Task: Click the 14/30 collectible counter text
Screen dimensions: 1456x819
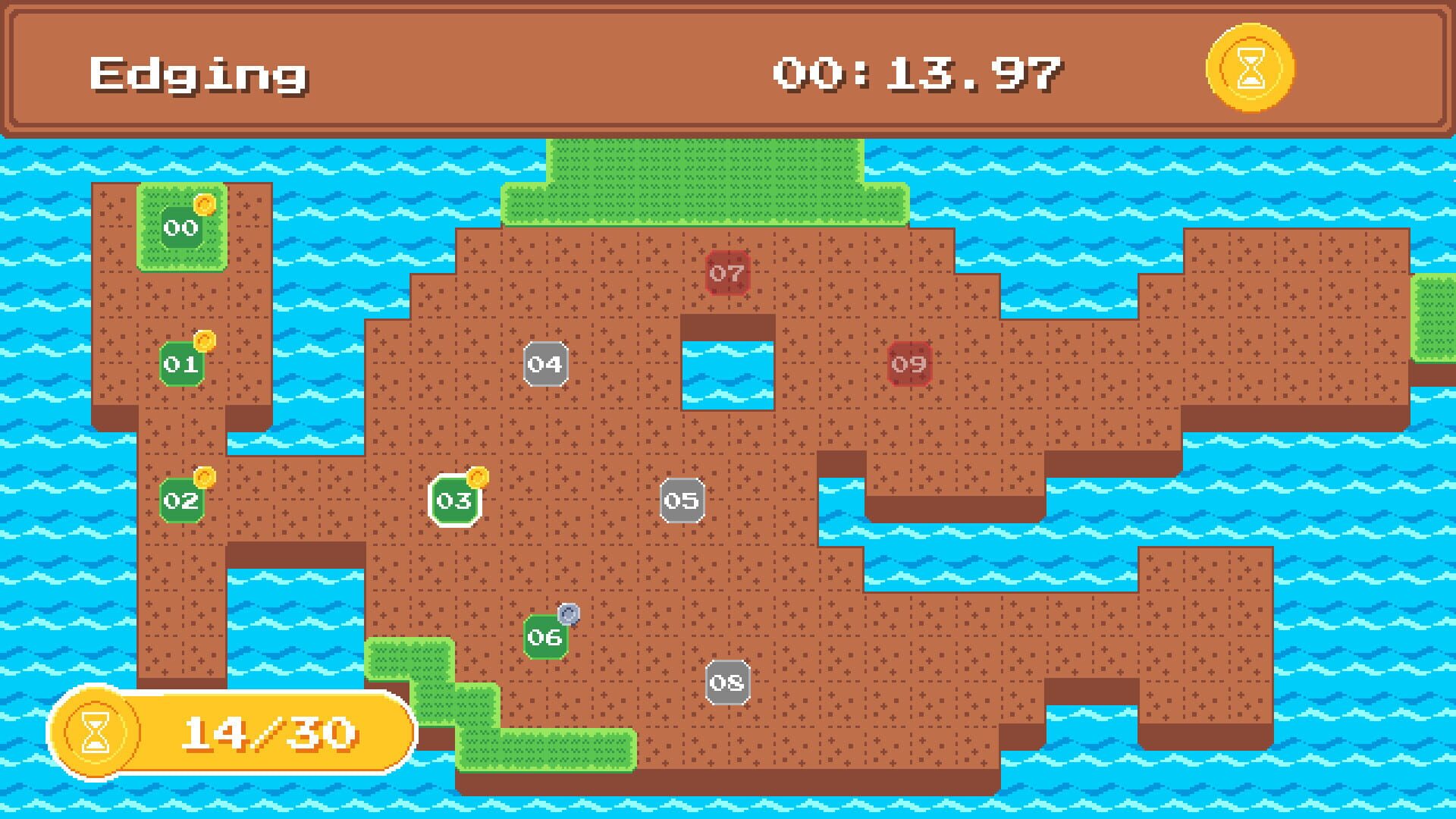Action: tap(269, 730)
